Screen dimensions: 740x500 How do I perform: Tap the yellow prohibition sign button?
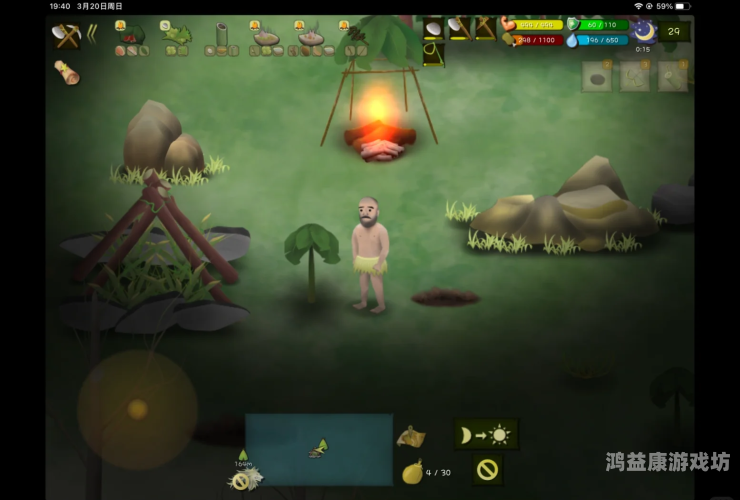pos(487,468)
